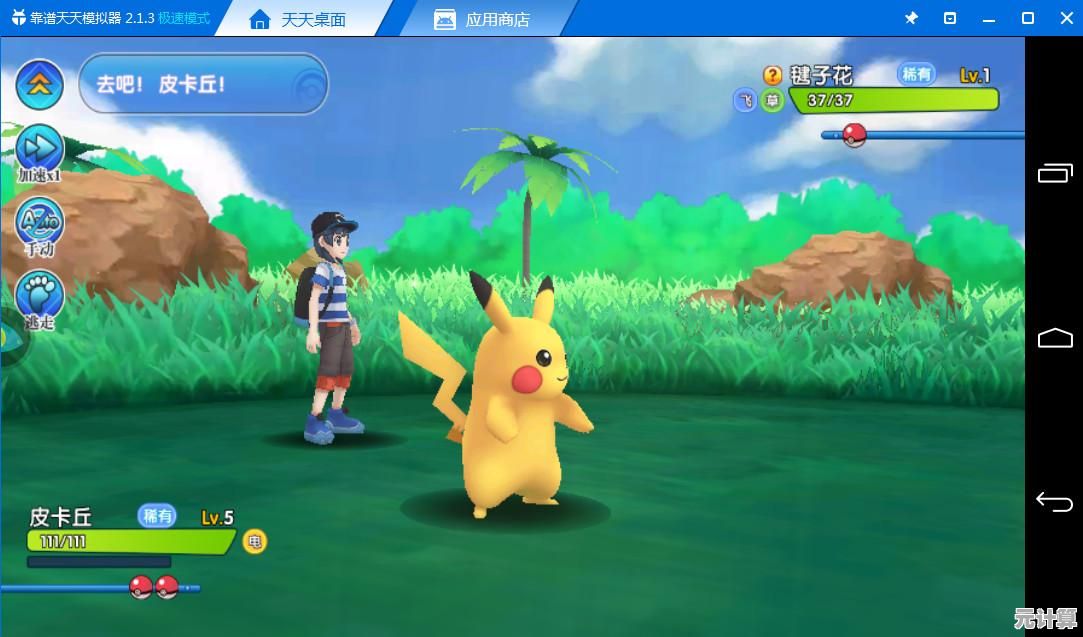Switch the Auto 手动 battle mode button

tap(39, 221)
